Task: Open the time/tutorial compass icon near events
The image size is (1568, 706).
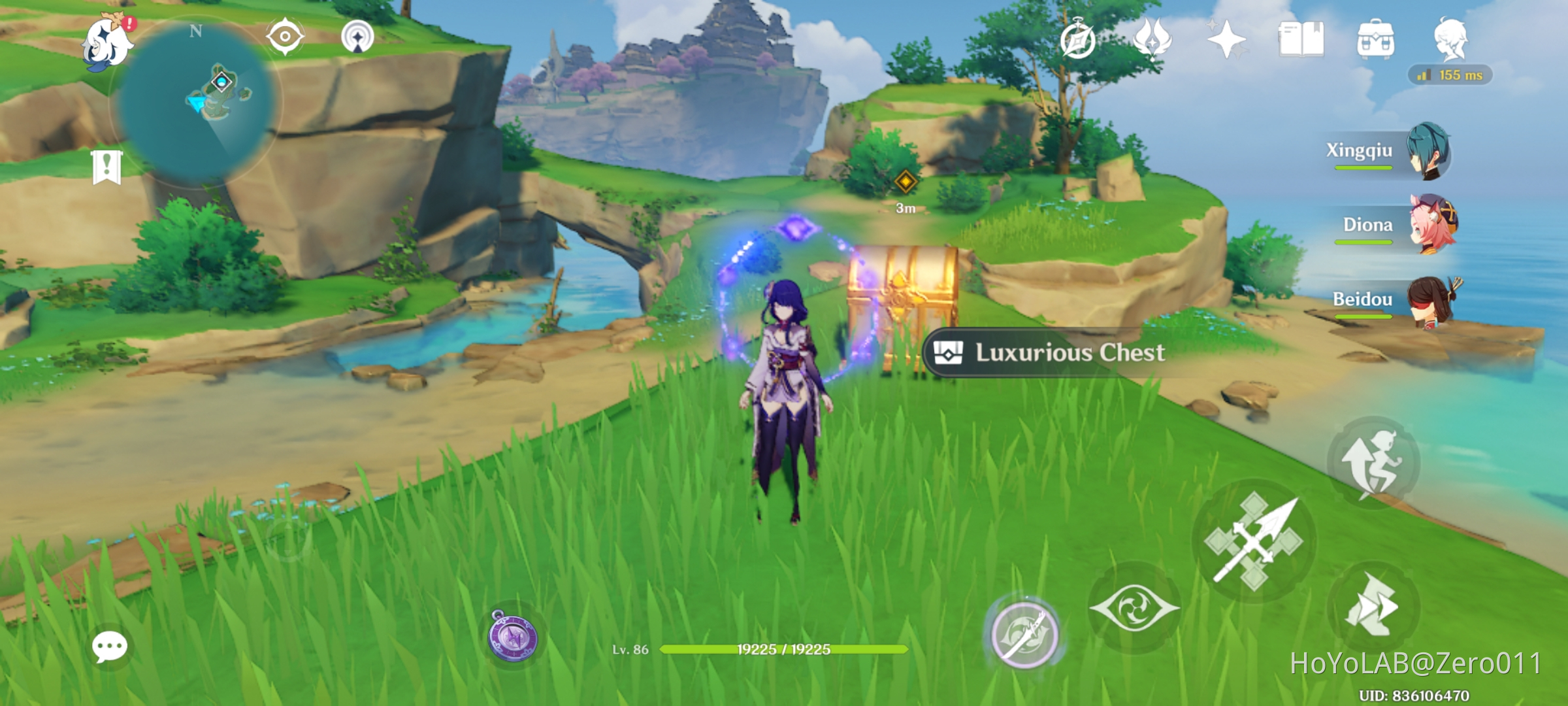Action: tap(1079, 41)
